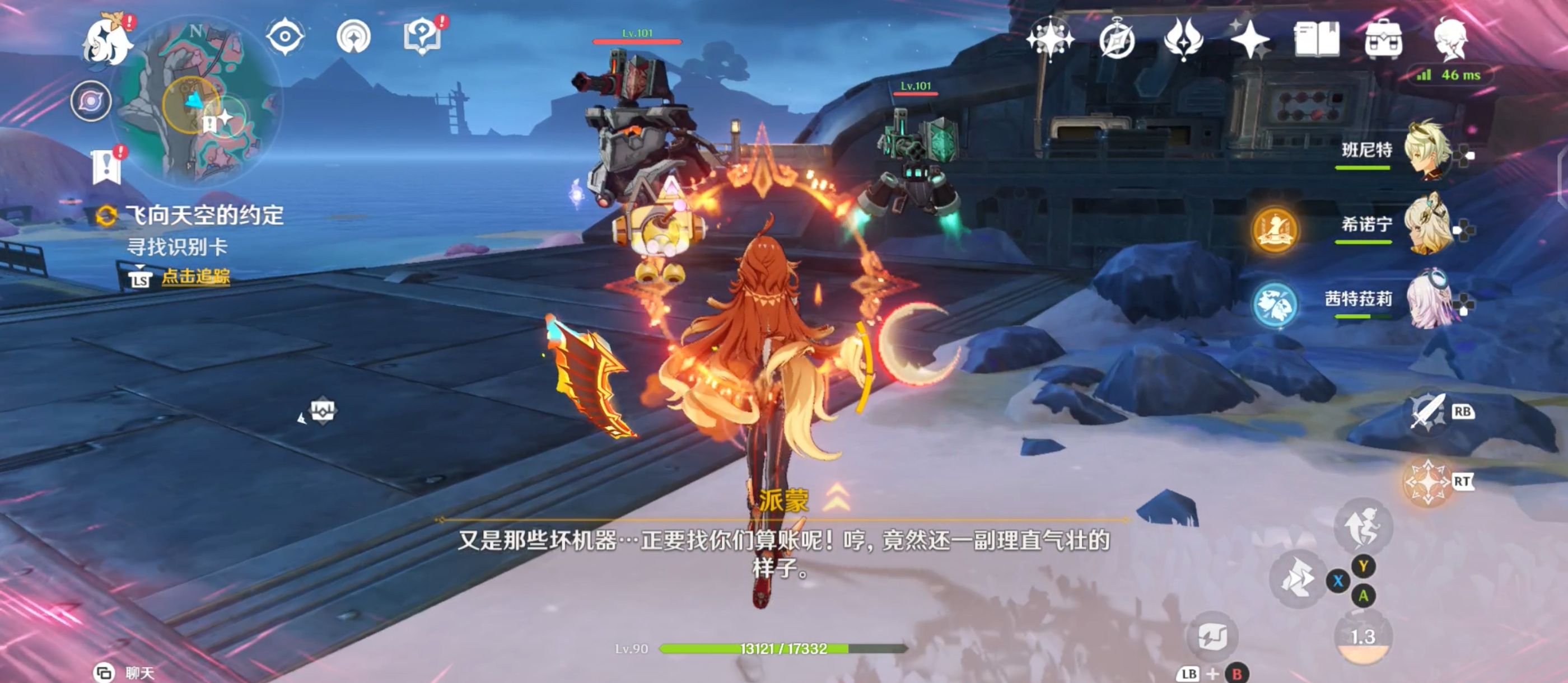Image resolution: width=1568 pixels, height=683 pixels.
Task: Open the bookmark quest icon below the minimap
Action: (107, 166)
